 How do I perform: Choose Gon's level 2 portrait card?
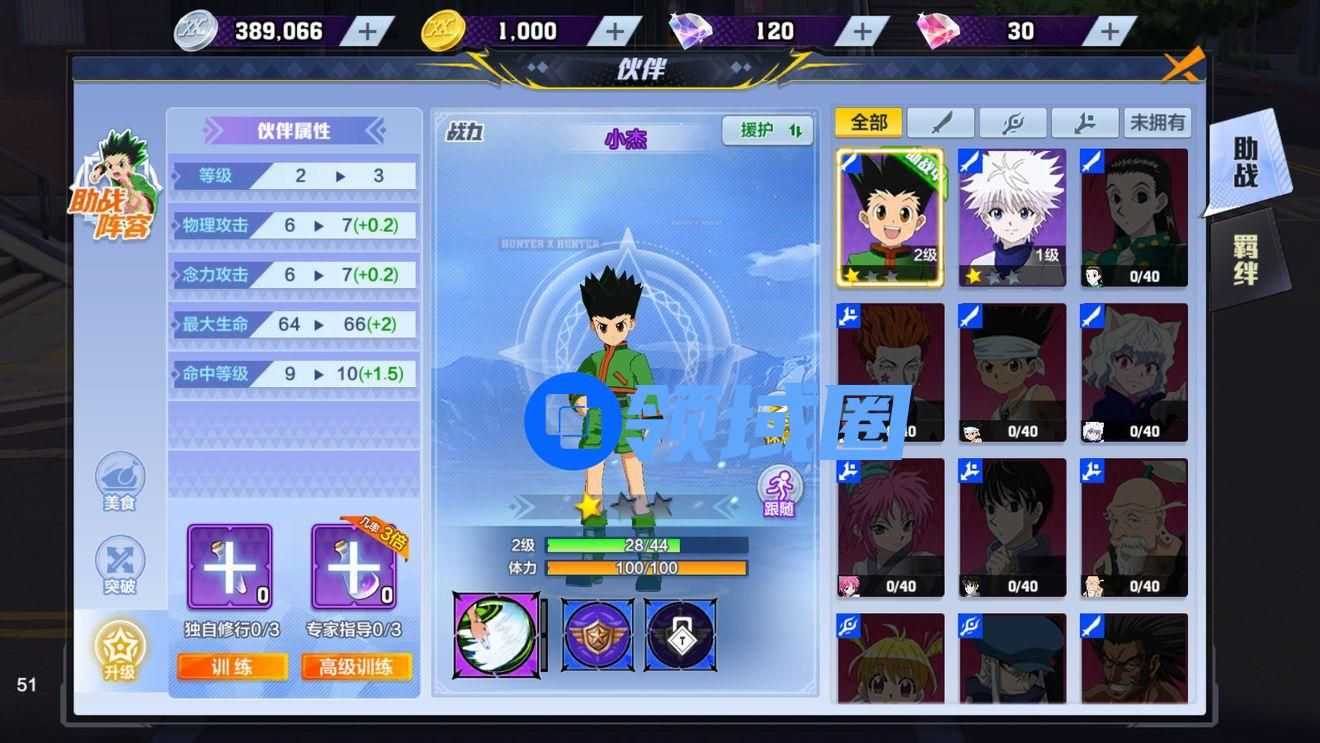(889, 217)
